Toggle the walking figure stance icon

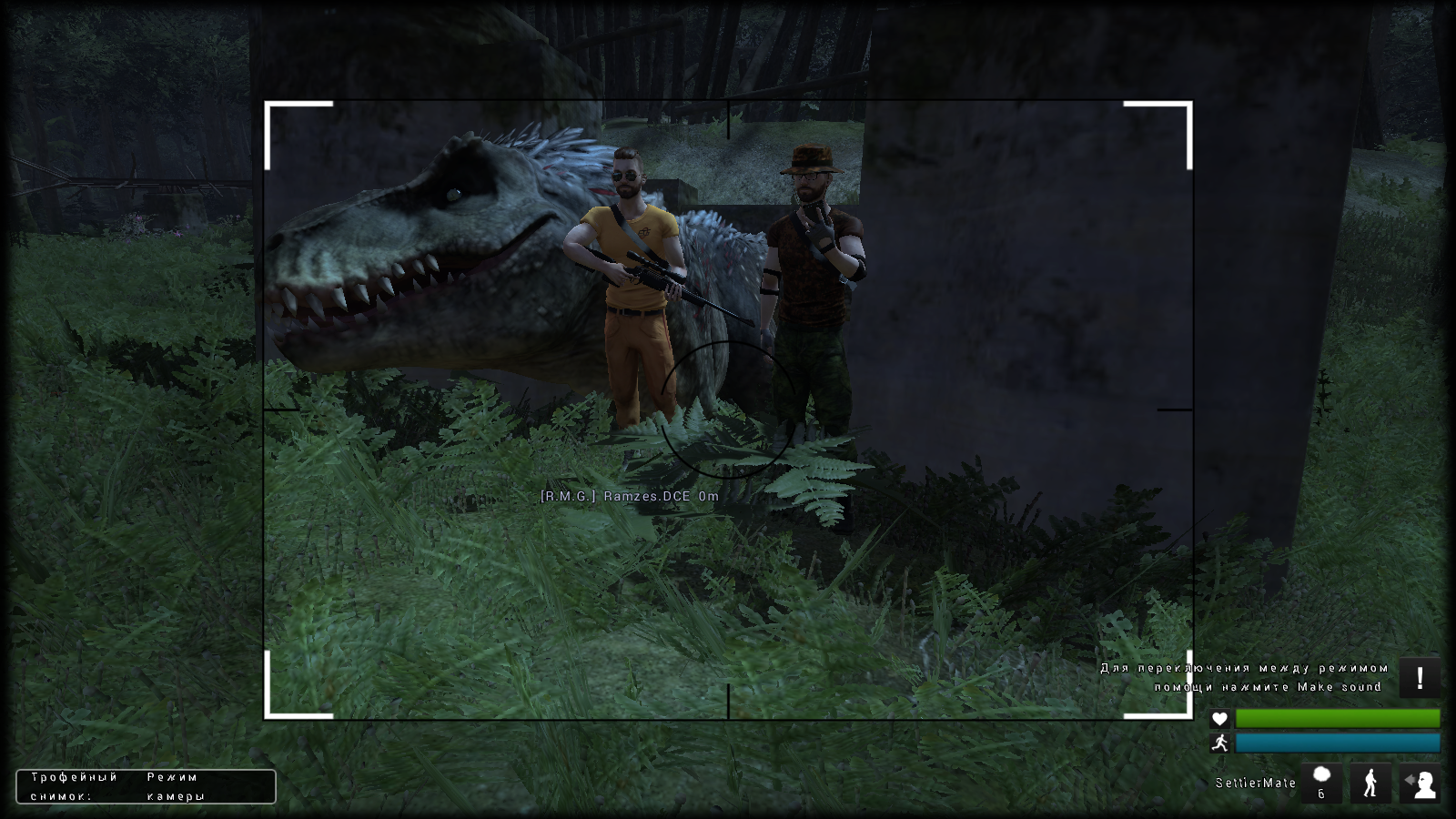coord(1370,783)
